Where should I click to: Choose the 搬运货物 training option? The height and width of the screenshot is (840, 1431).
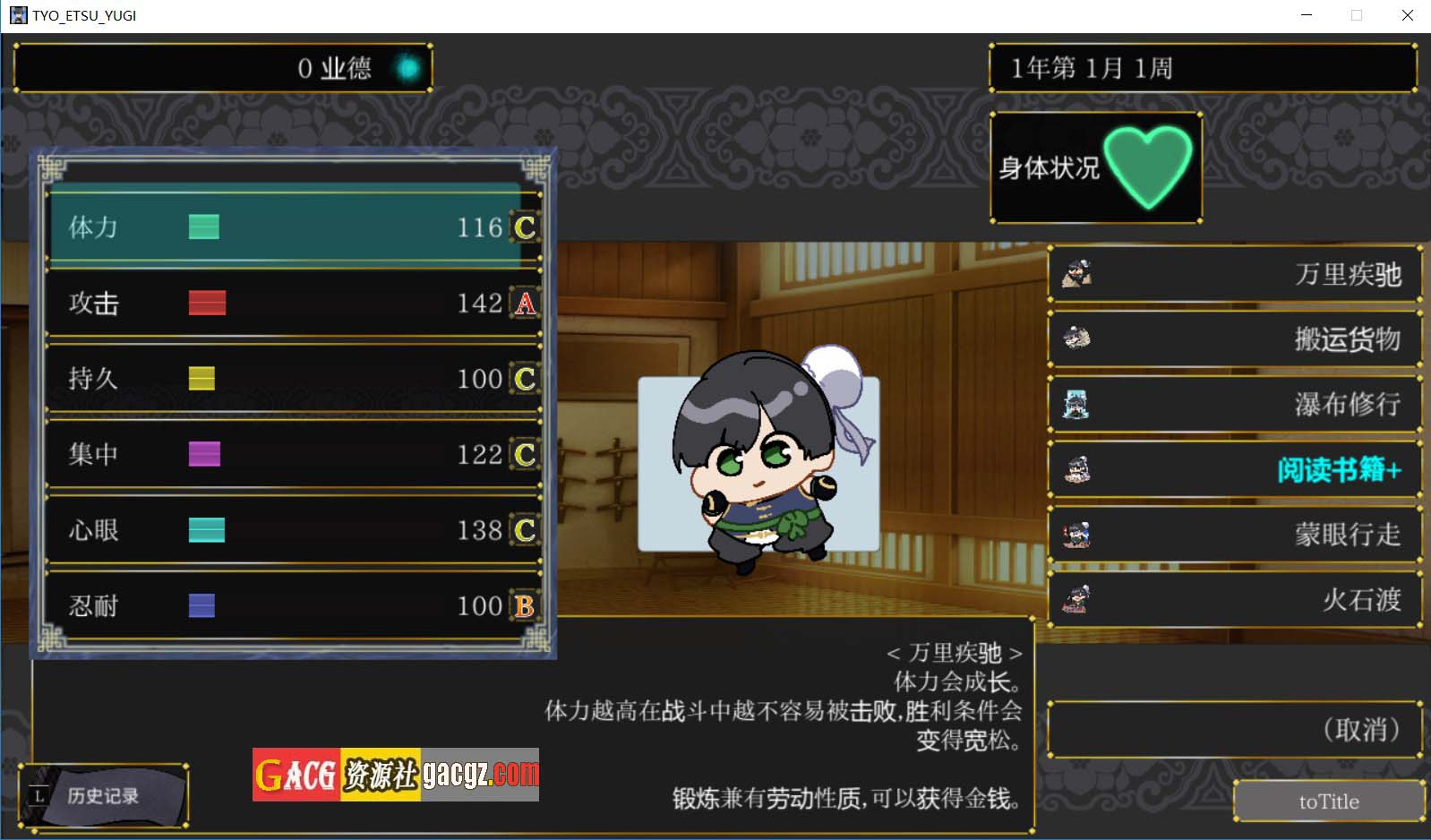(x=1234, y=339)
